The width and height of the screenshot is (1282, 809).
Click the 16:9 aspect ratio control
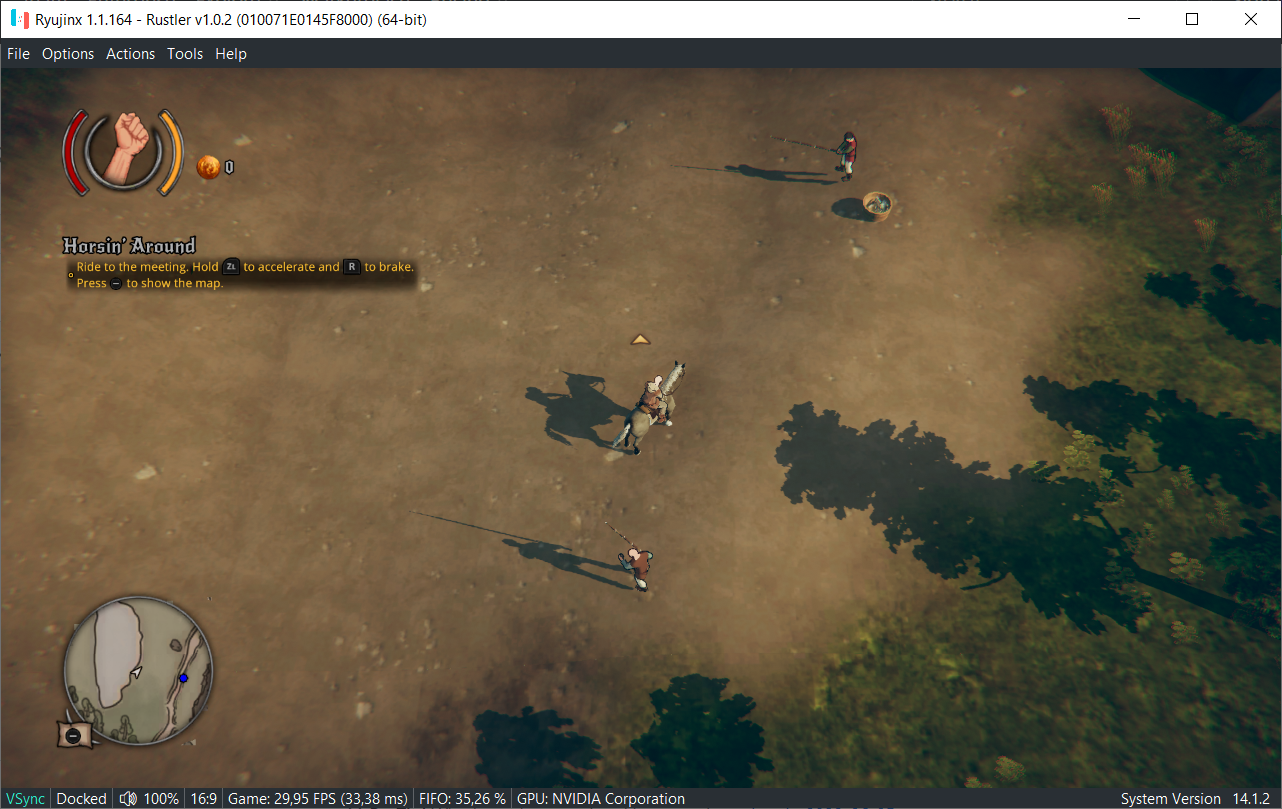tap(204, 798)
